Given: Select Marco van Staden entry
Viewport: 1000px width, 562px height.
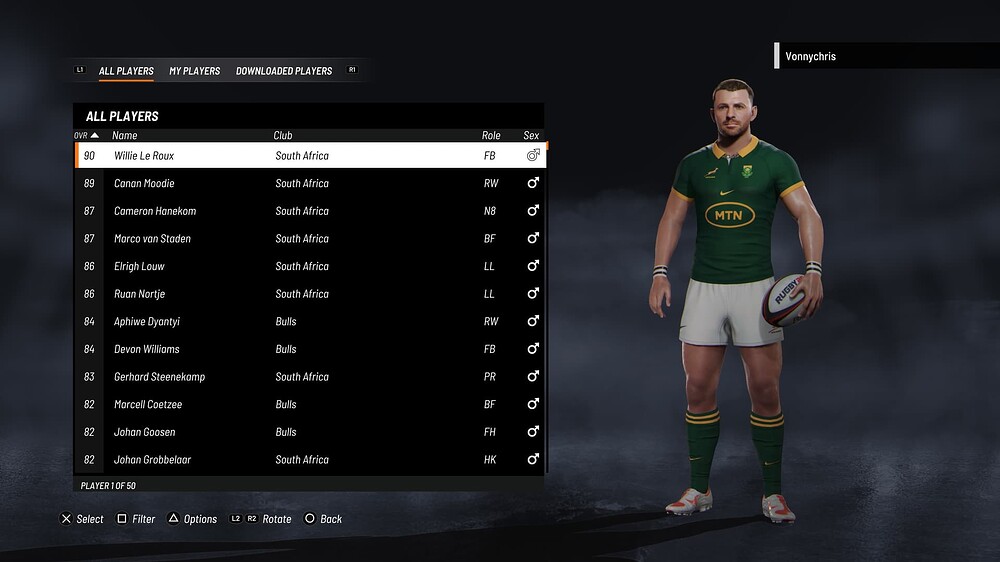Looking at the screenshot, I should click(310, 239).
